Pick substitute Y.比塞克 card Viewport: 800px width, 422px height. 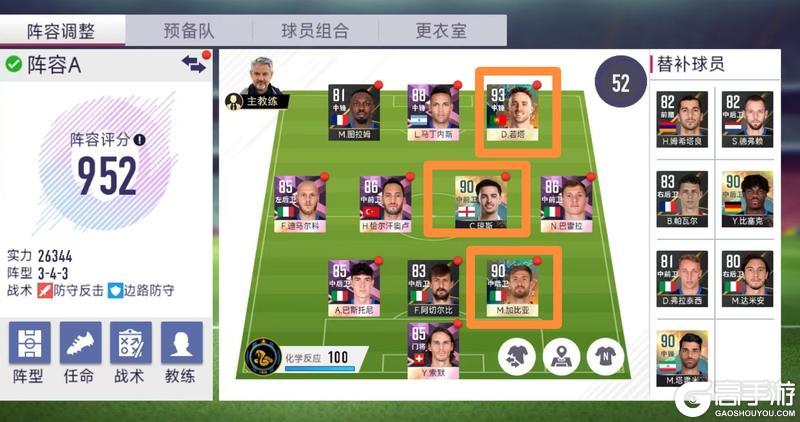click(747, 200)
